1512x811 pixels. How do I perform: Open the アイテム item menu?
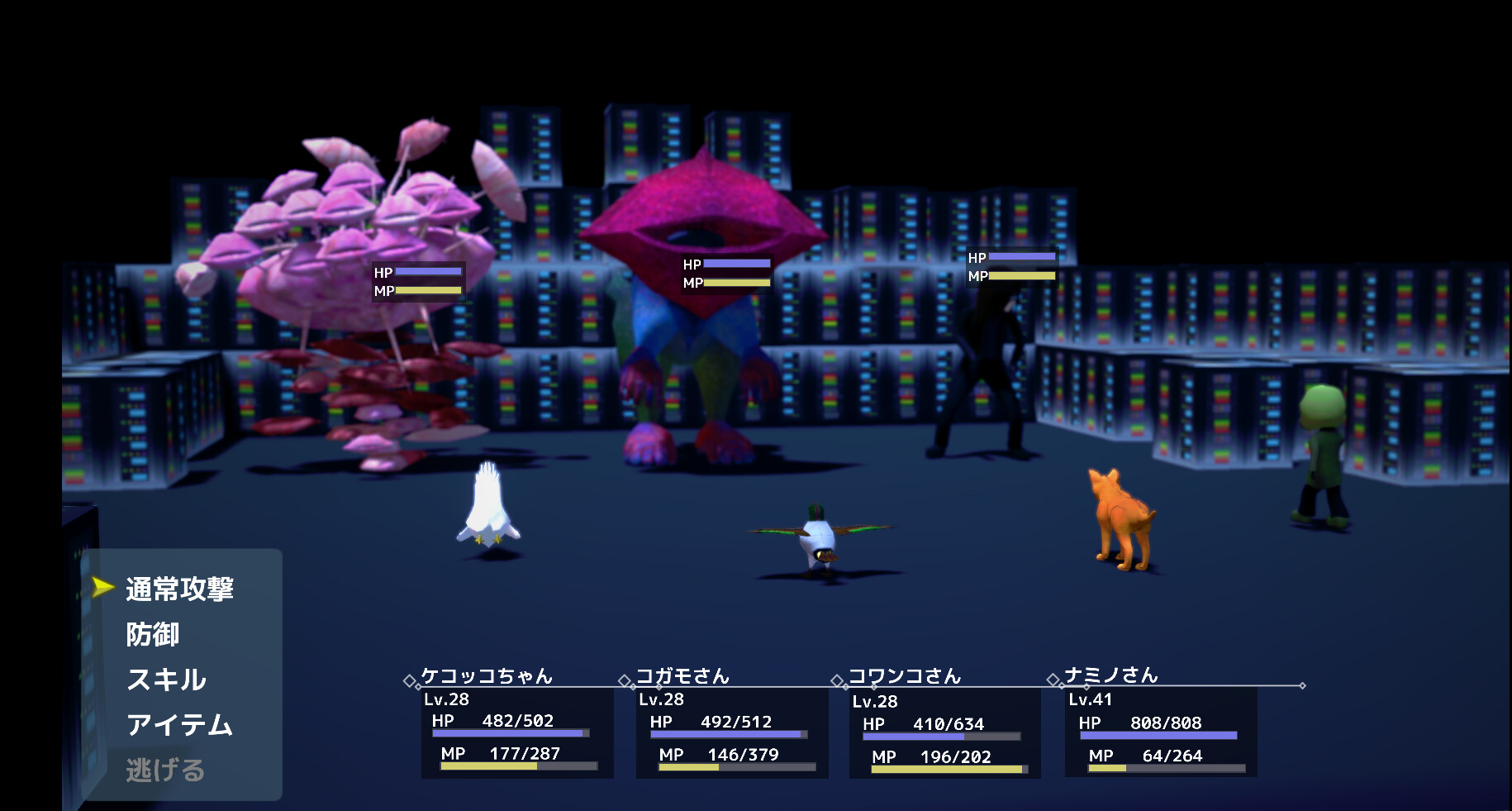pyautogui.click(x=178, y=726)
